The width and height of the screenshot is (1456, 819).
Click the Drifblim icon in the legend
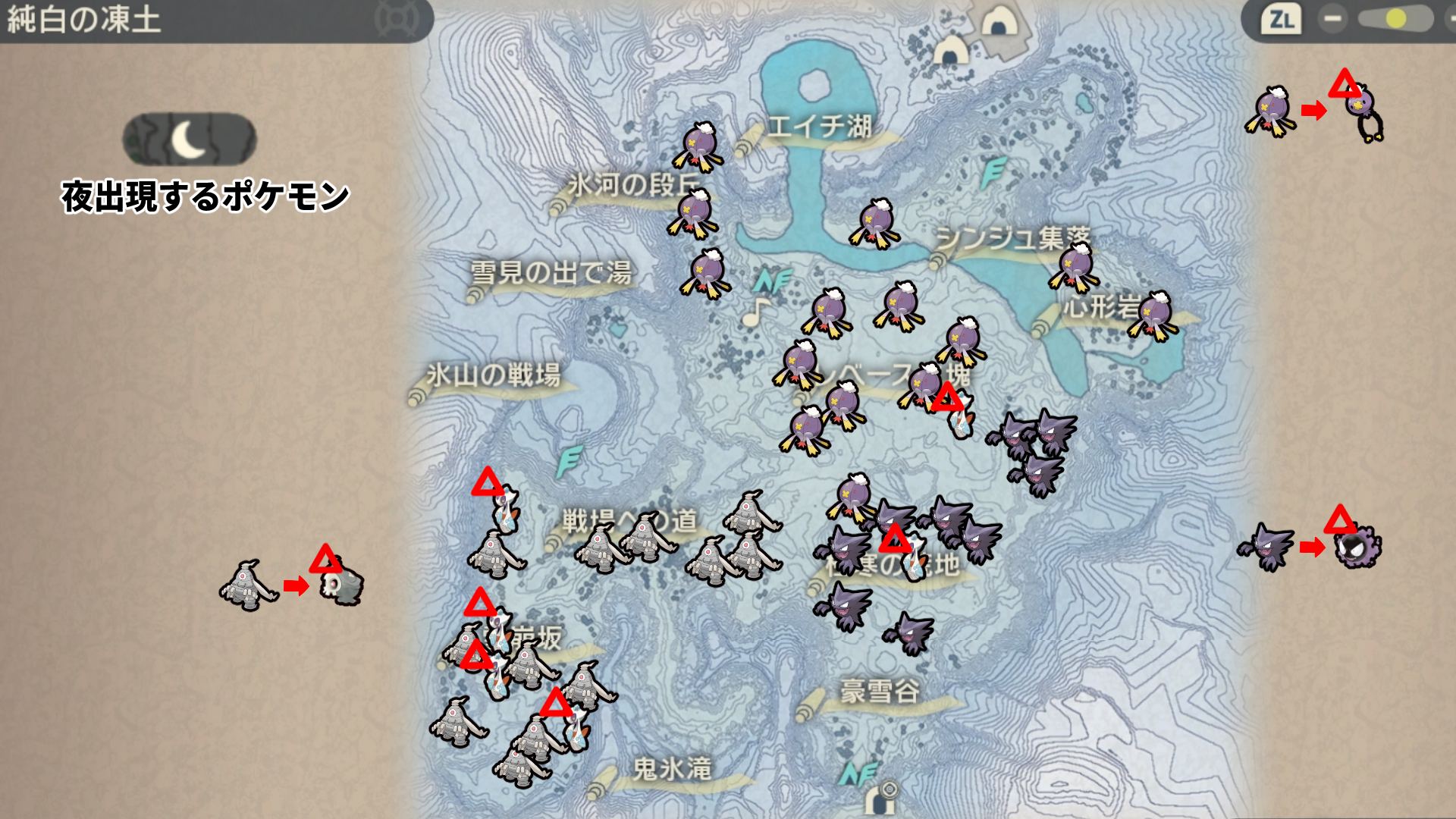click(1363, 112)
